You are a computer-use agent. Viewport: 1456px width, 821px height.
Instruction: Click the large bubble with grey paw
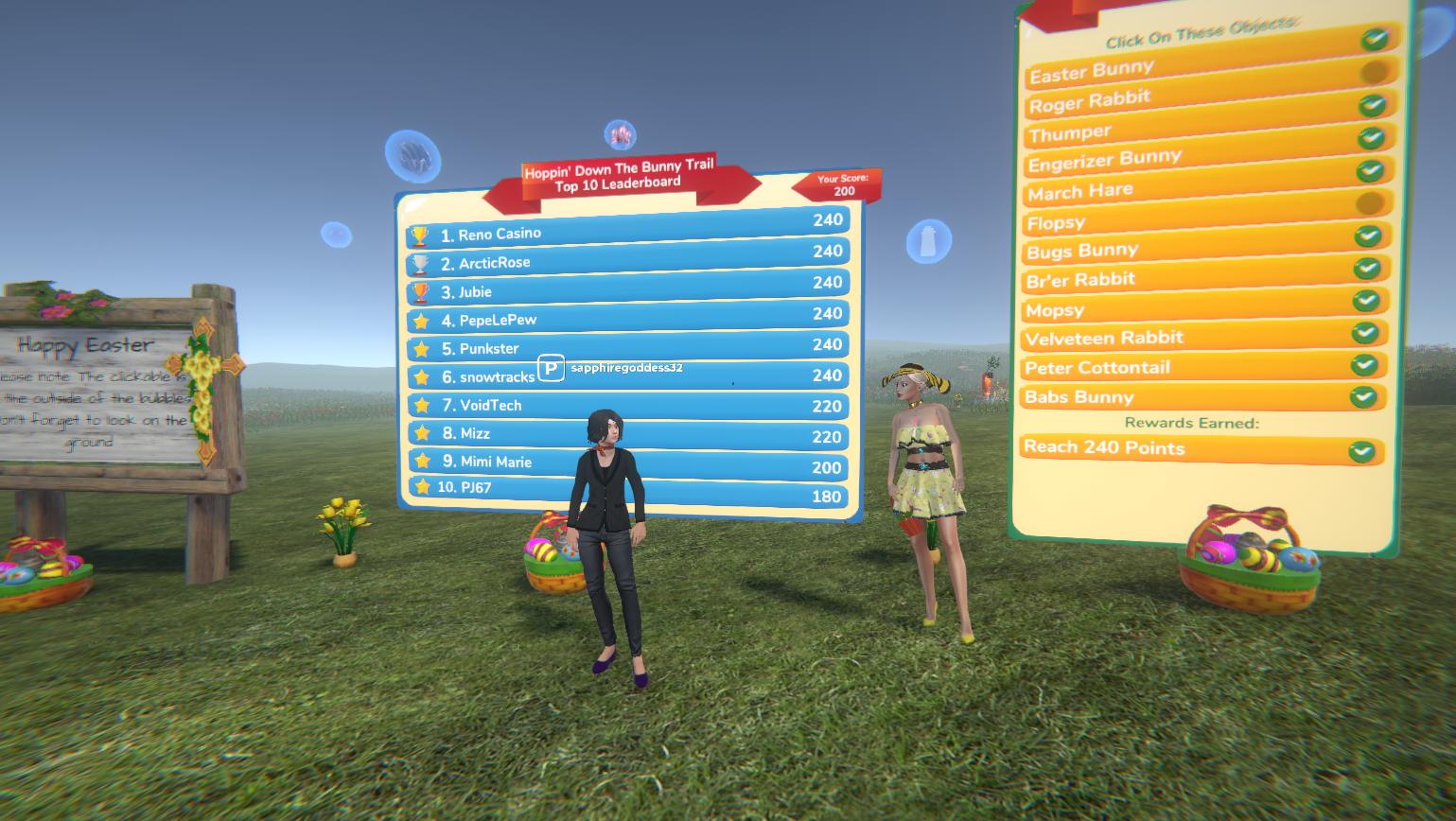point(412,155)
